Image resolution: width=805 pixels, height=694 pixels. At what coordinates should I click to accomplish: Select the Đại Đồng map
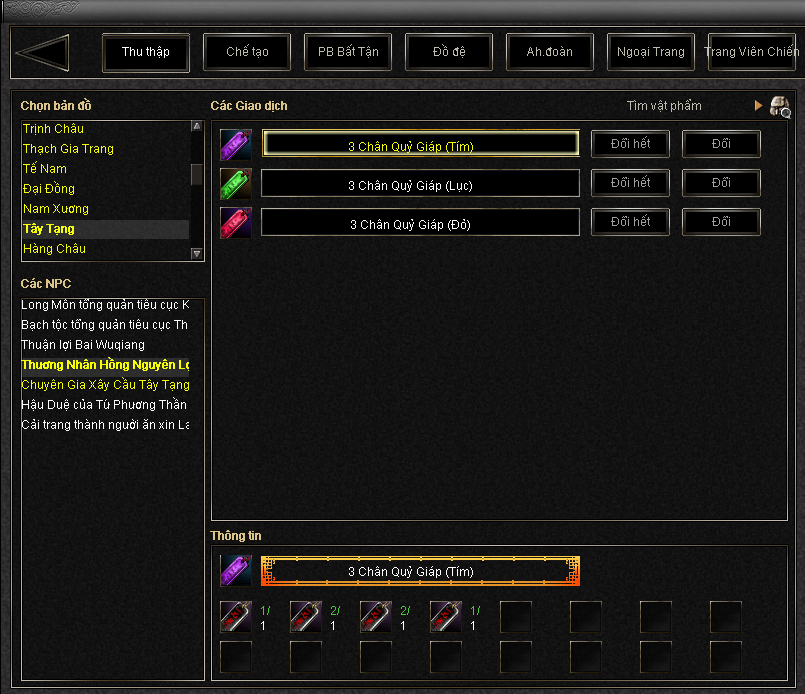[49, 189]
